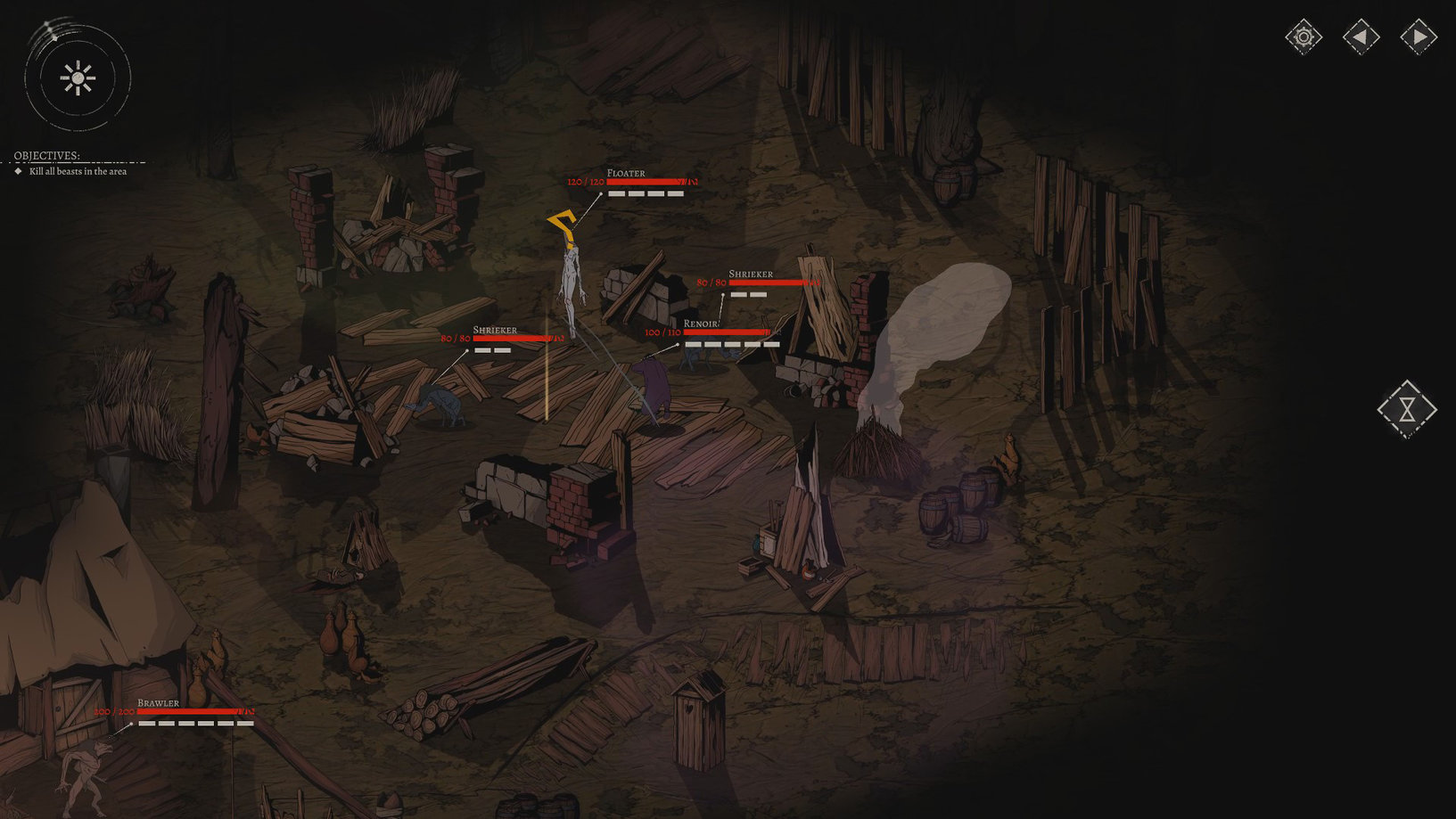Click the left arrow diamond button
This screenshot has width=1456, height=819.
[x=1361, y=37]
